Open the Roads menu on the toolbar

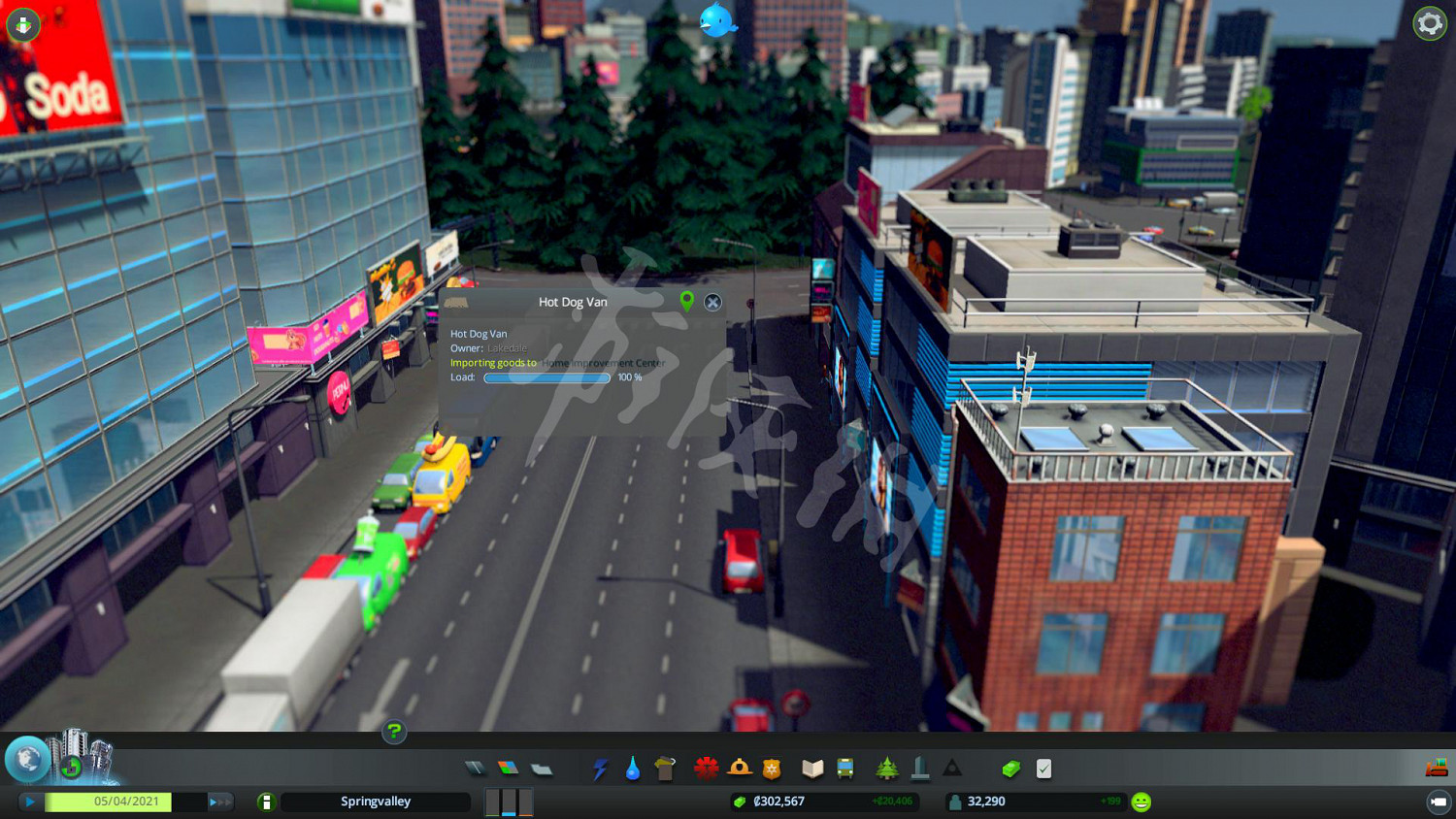[x=477, y=768]
